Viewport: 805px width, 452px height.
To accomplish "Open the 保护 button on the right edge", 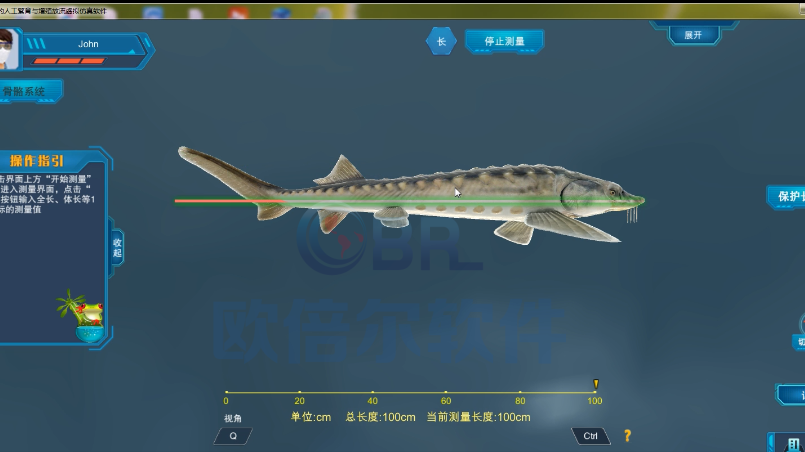I will [788, 196].
